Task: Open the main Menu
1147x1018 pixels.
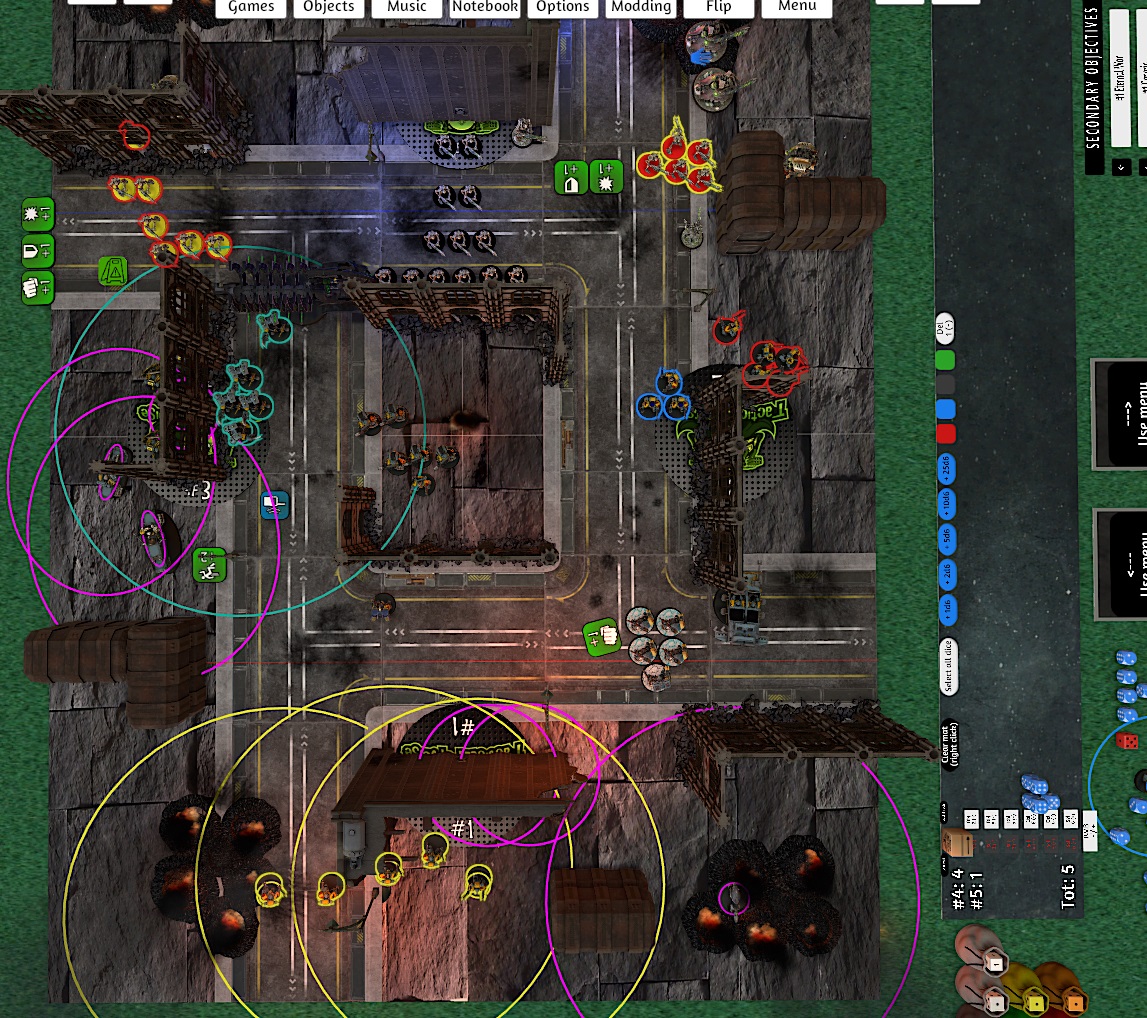Action: (797, 7)
